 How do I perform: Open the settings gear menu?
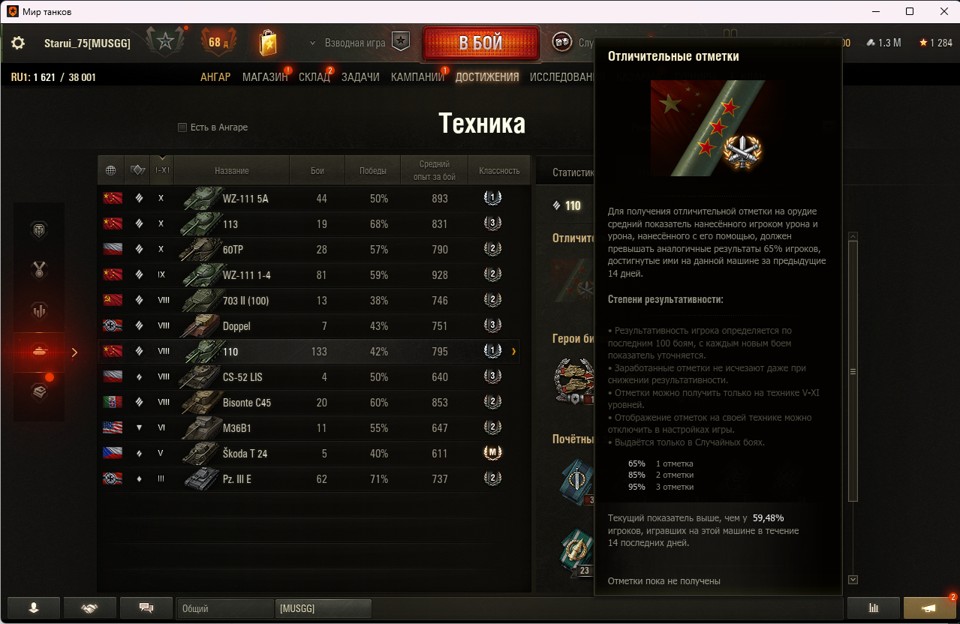coord(18,43)
